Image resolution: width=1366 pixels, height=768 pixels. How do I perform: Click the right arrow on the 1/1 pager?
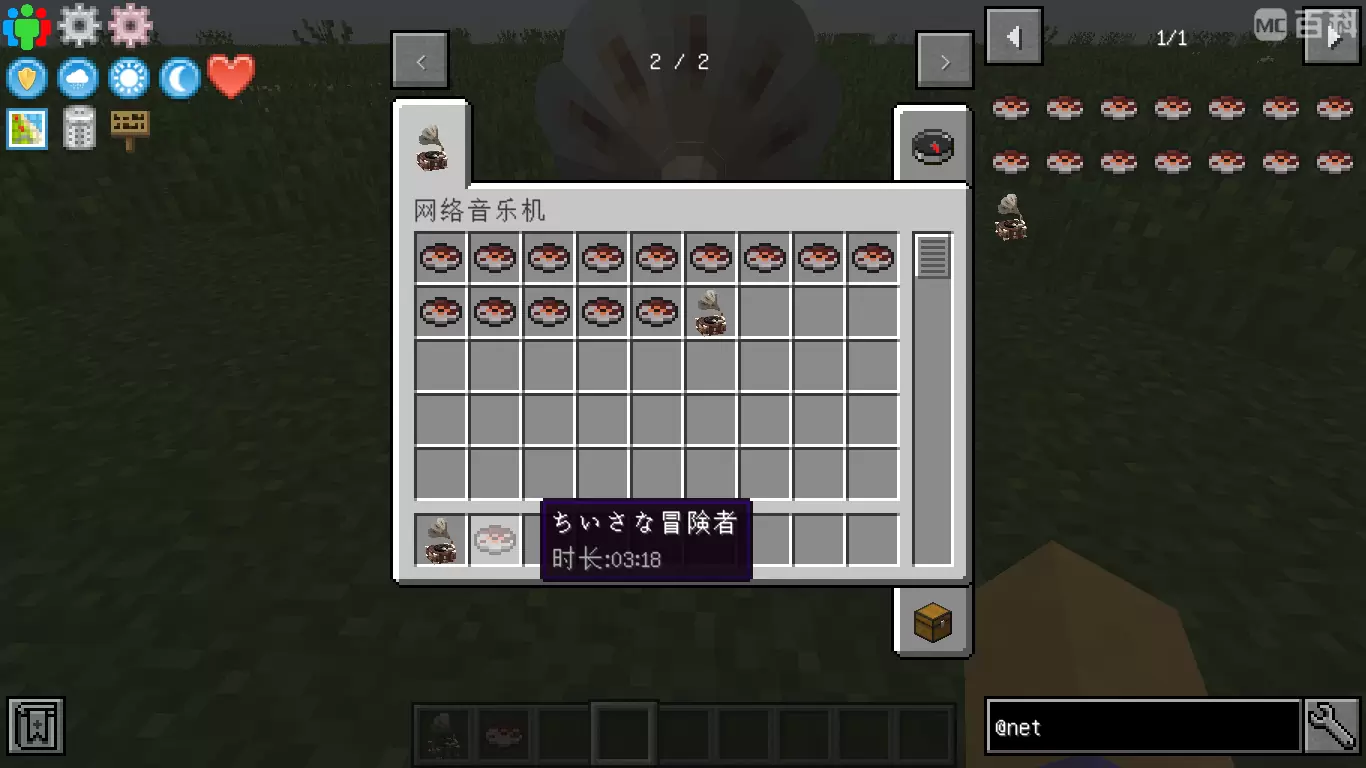pos(1333,36)
